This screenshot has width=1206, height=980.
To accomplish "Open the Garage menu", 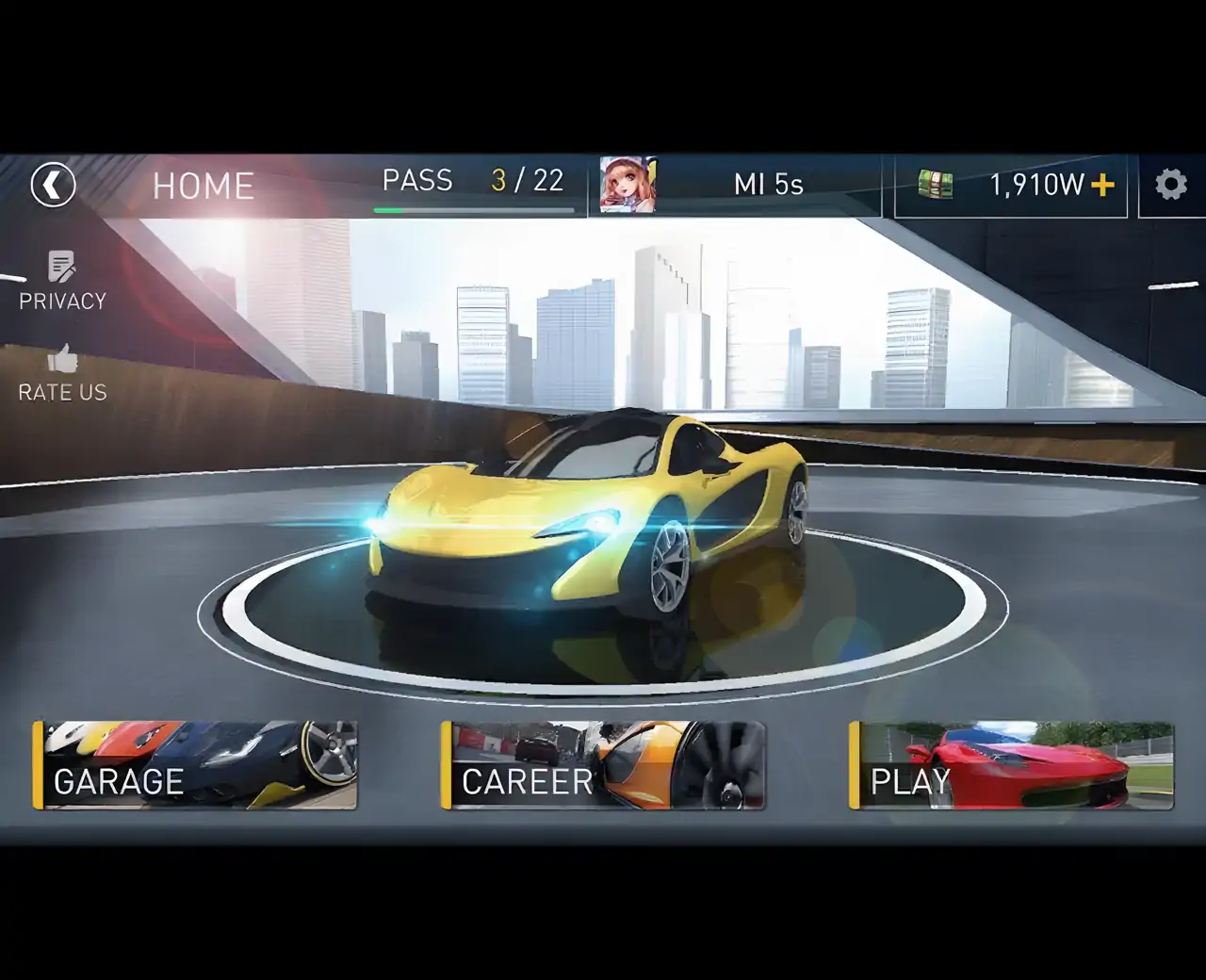I will 195,765.
